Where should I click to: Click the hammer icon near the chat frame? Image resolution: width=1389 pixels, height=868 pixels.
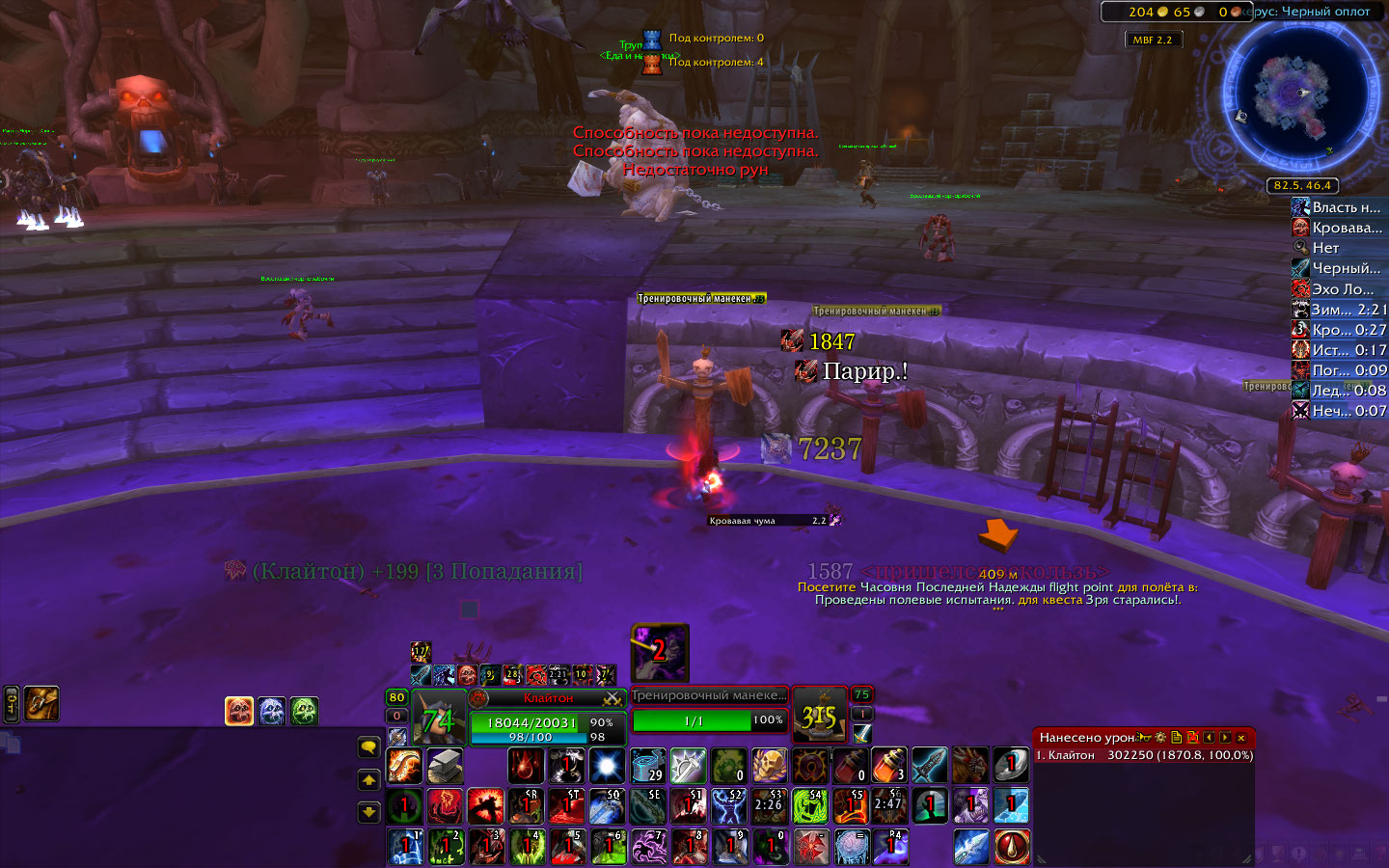(41, 704)
